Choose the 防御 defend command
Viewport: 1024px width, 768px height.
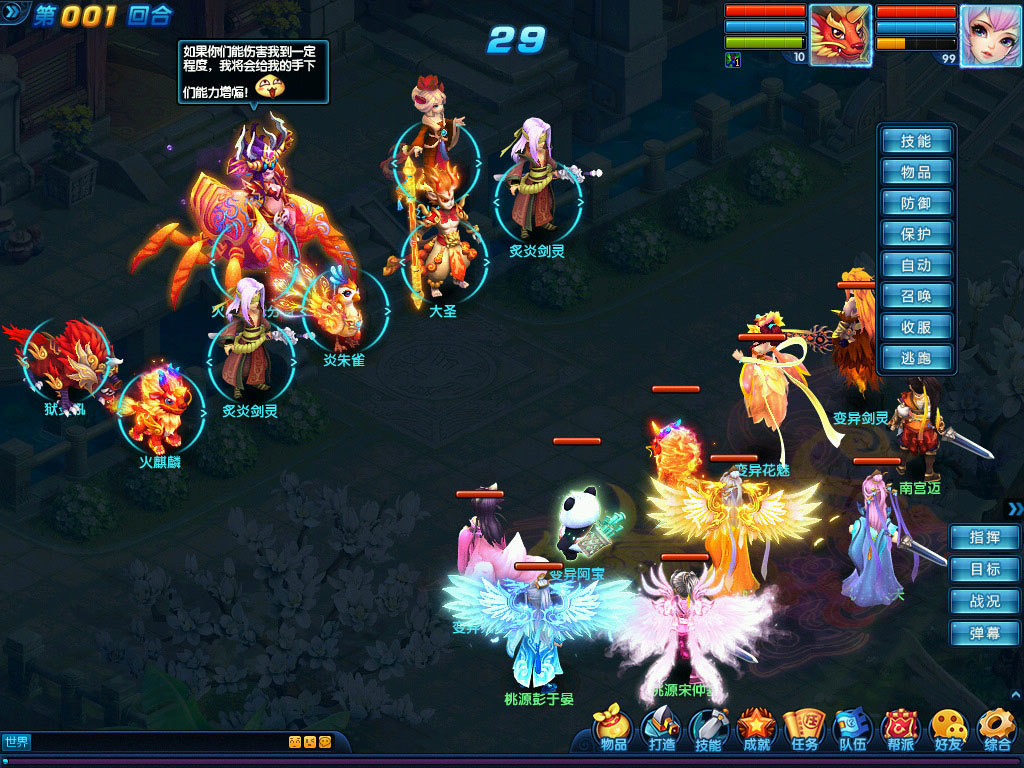tap(916, 203)
